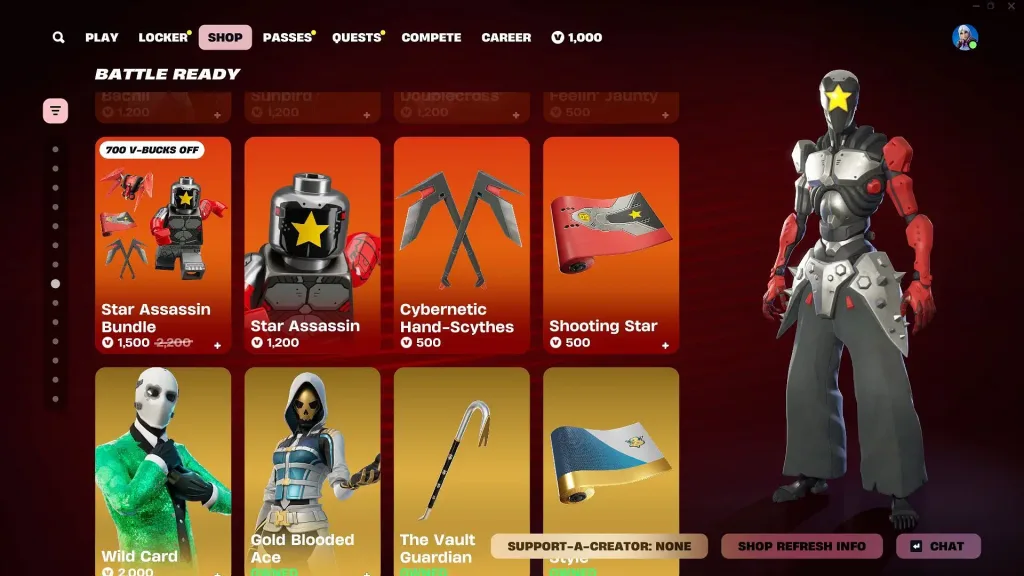The image size is (1024, 576).
Task: Choose the Star Assassin outfit tile
Action: click(312, 245)
